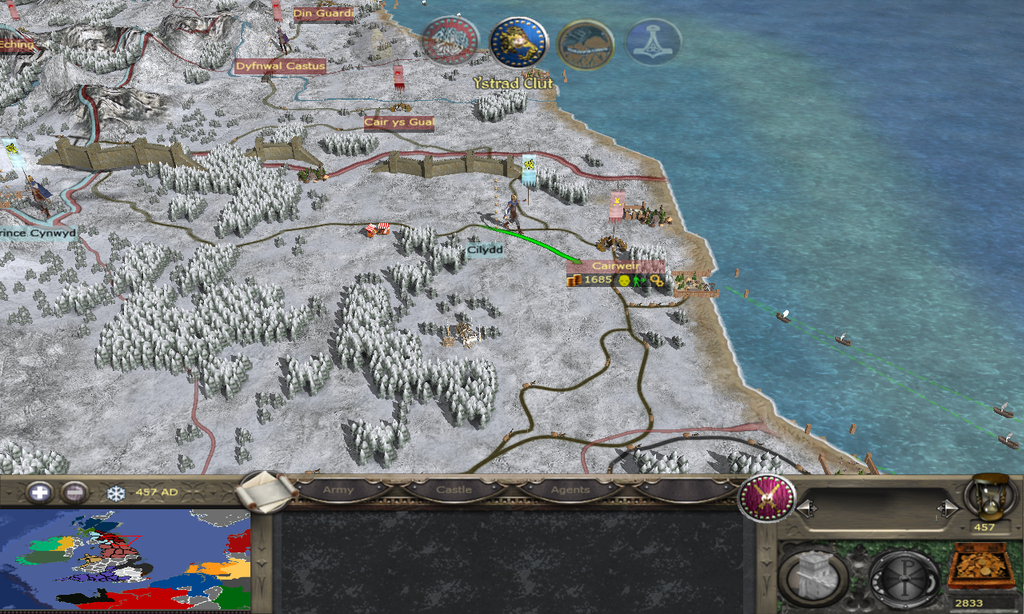Switch to the Castle tab
1024x614 pixels.
coord(453,490)
